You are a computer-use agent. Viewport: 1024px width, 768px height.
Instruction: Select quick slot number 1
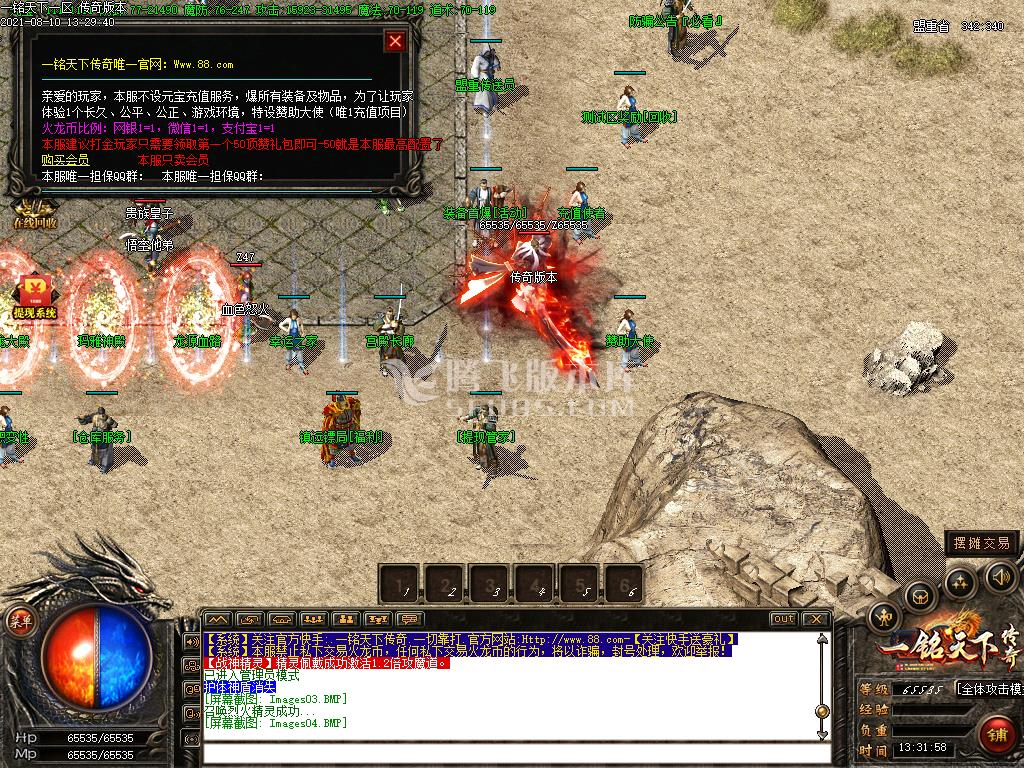(x=403, y=583)
